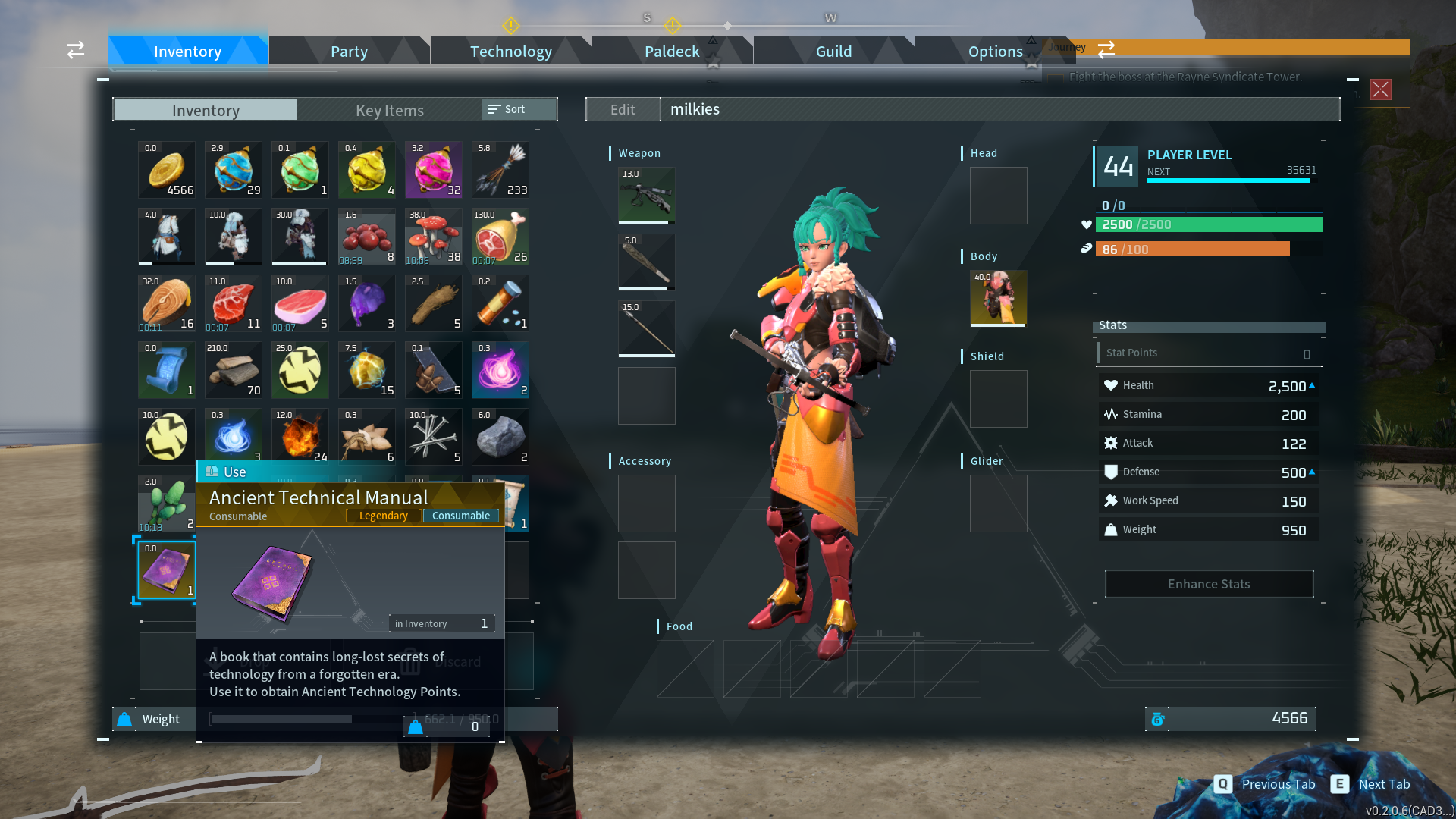
Task: Click the nails item in inventory
Action: coord(433,437)
